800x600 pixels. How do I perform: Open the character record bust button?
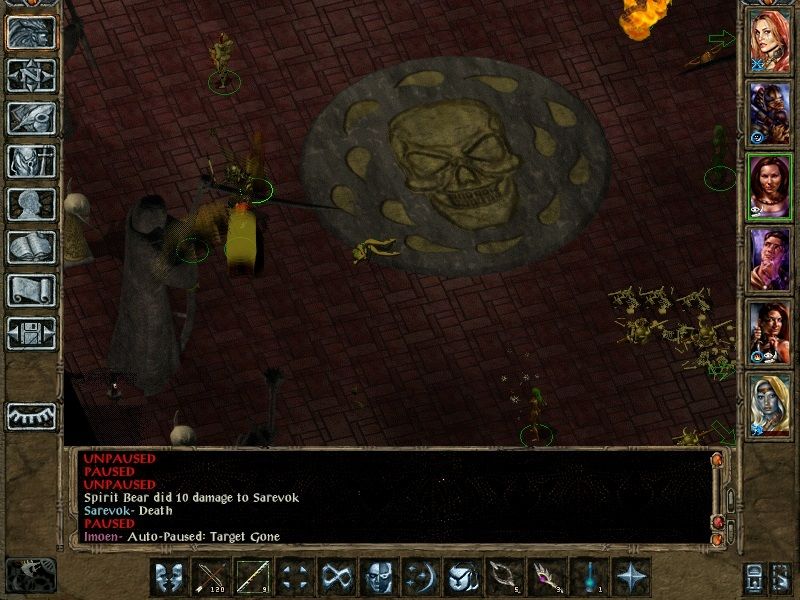click(x=31, y=204)
